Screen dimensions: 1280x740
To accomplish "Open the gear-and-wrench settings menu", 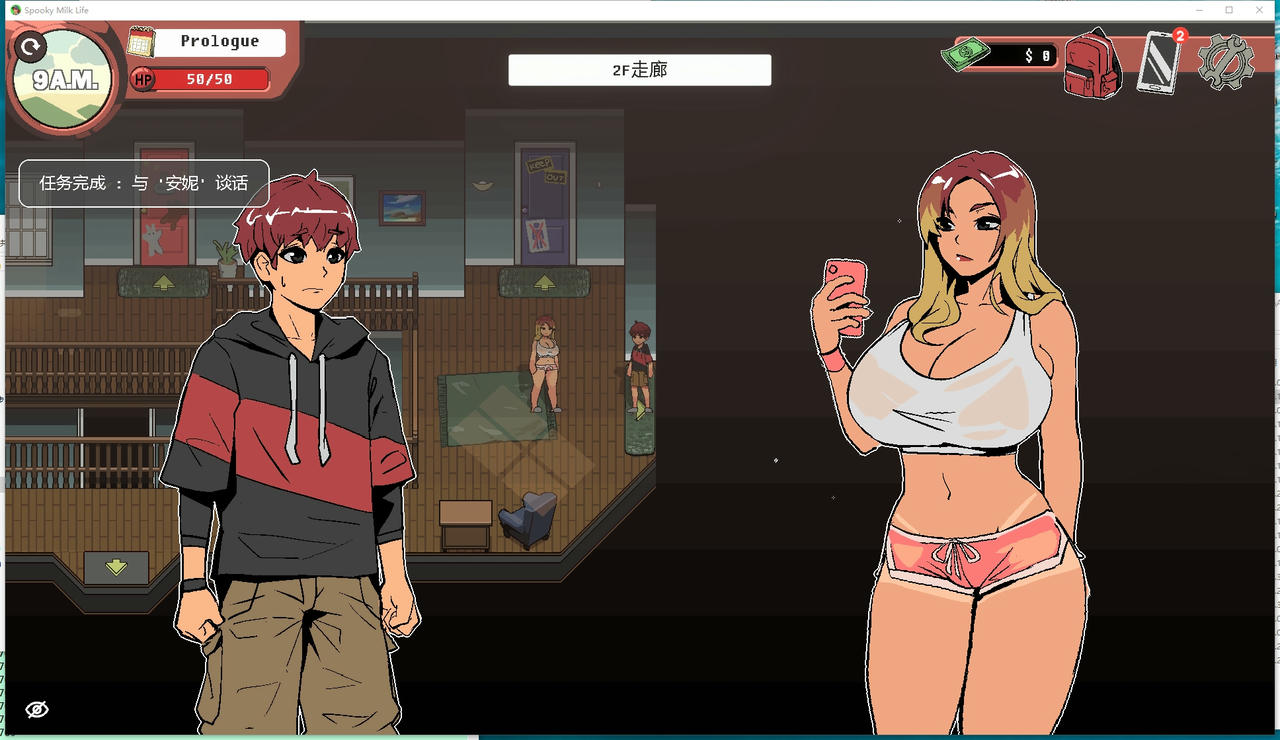I will pos(1224,60).
